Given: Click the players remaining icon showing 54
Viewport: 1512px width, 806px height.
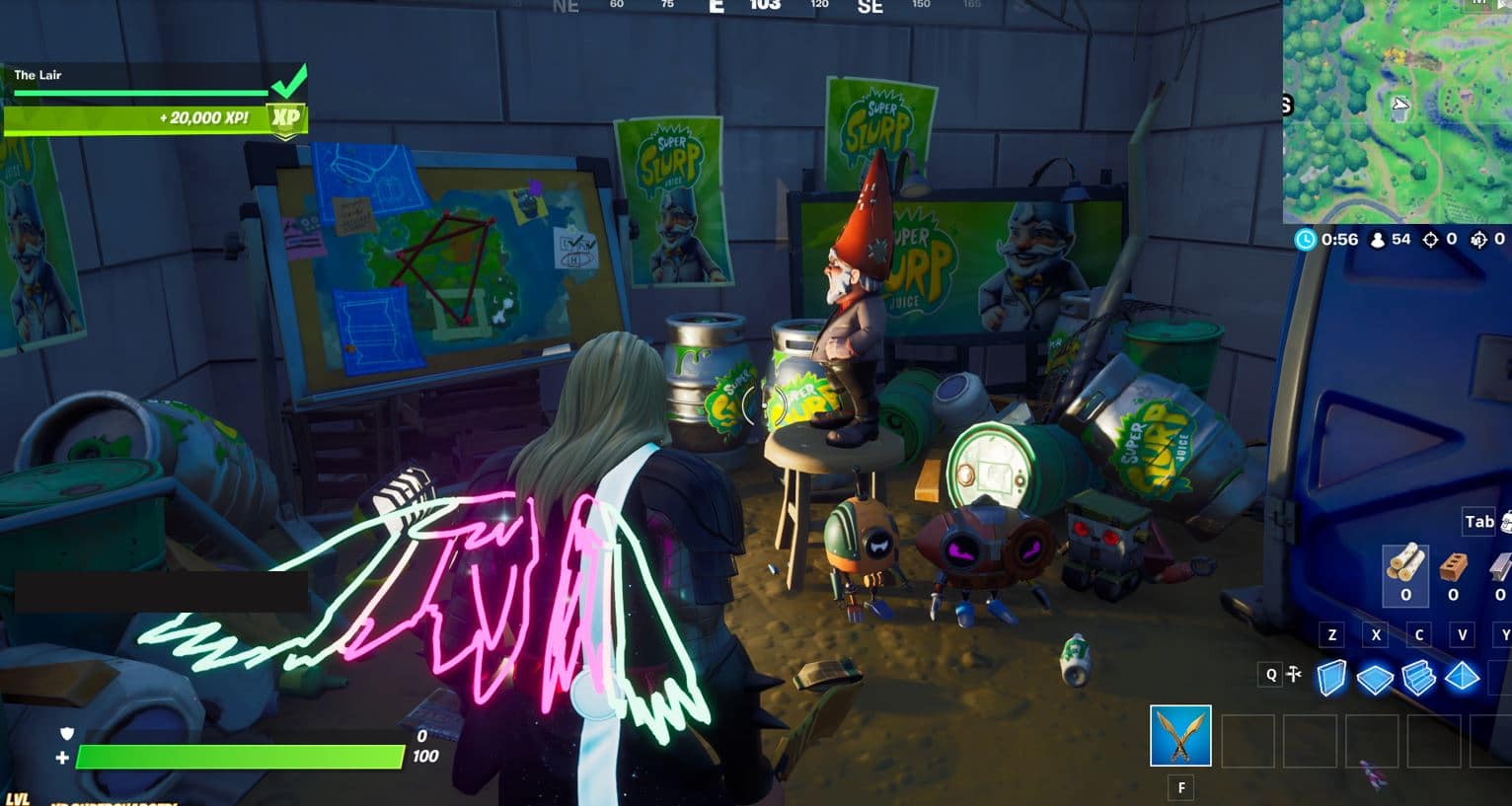Looking at the screenshot, I should tap(1377, 241).
